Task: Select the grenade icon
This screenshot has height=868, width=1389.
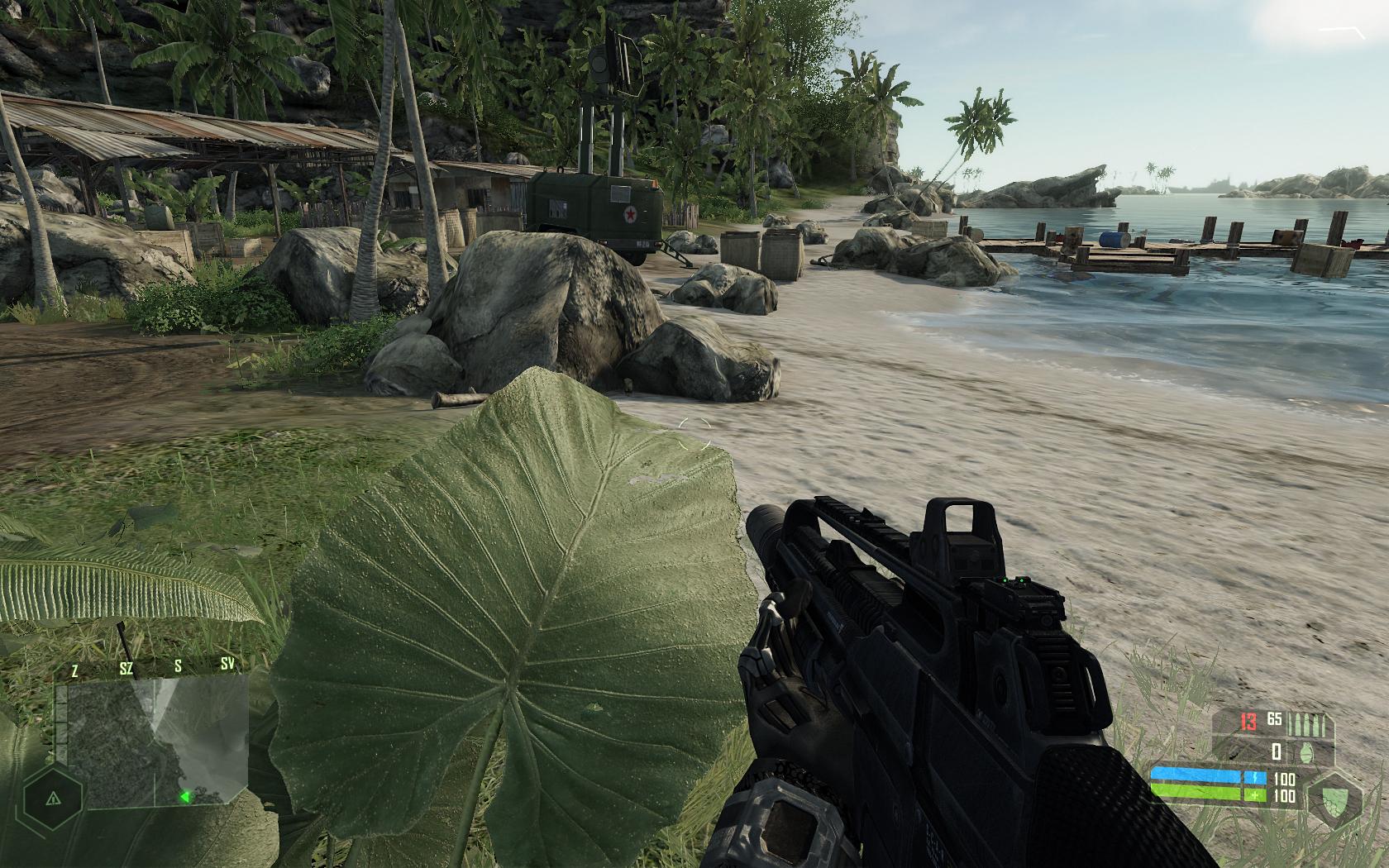Action: (1308, 752)
